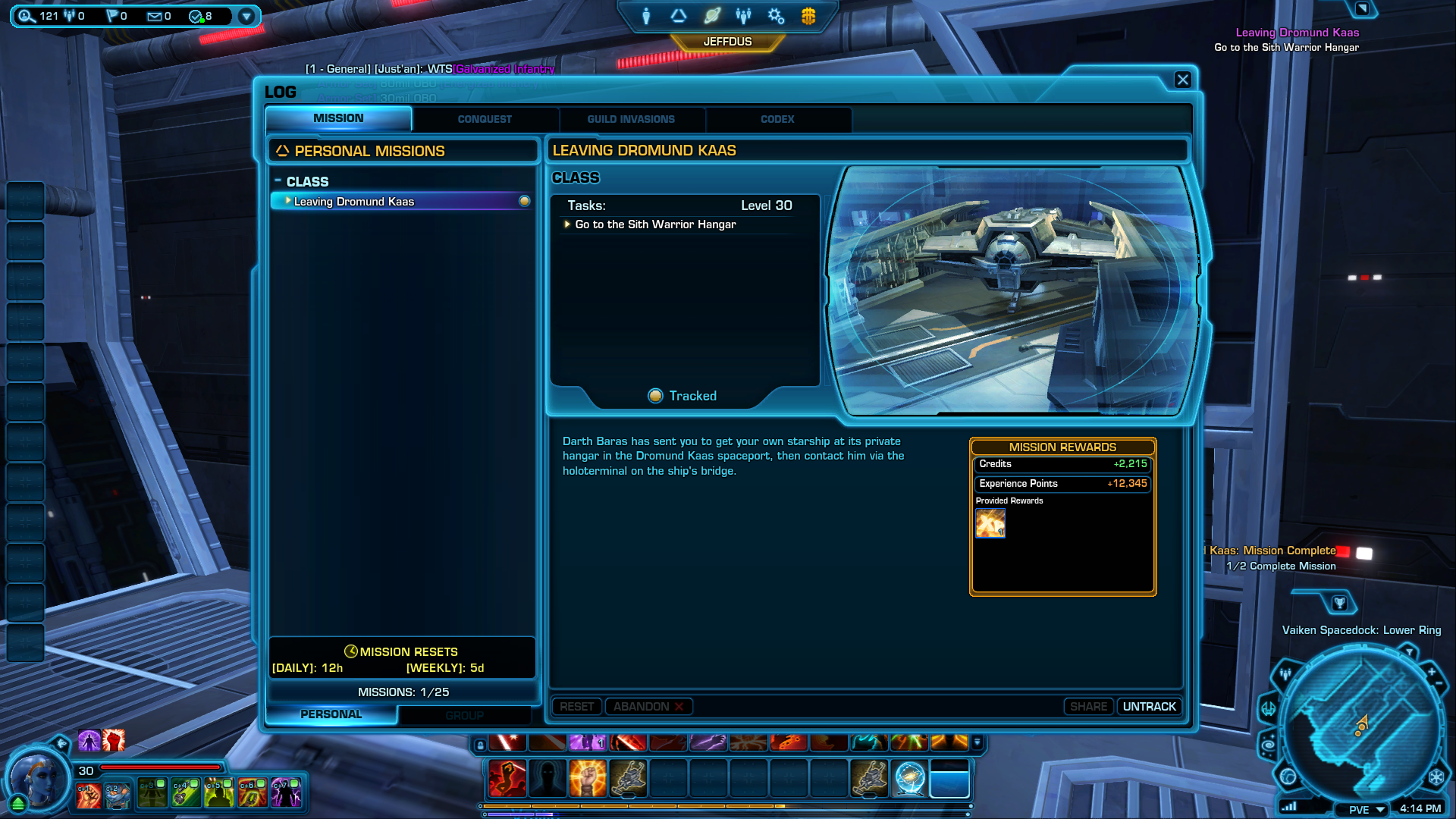Close the mission Log window
This screenshot has height=819, width=1456.
coord(1182,80)
